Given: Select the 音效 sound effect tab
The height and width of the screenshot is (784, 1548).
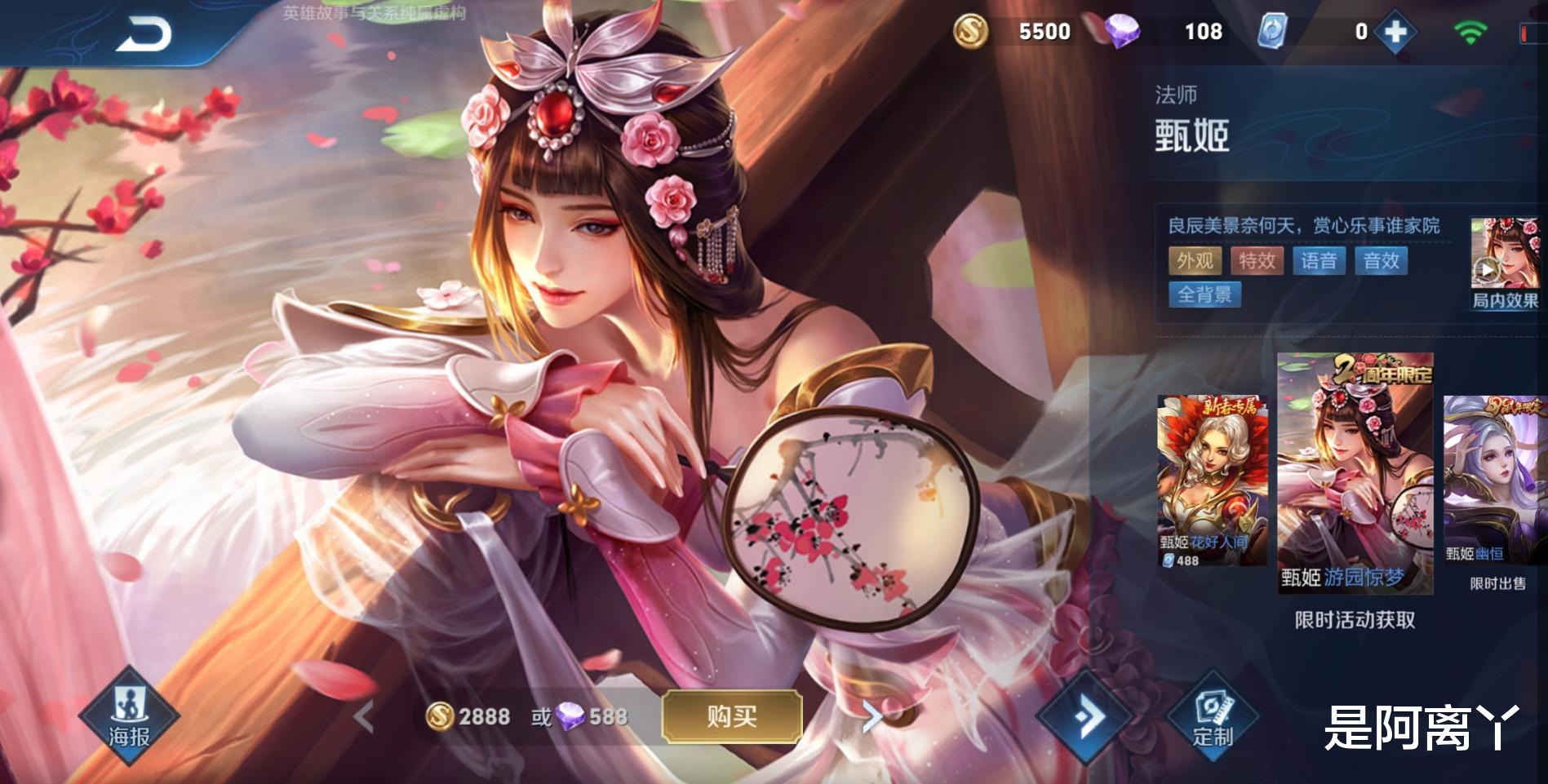Looking at the screenshot, I should pos(1379,261).
